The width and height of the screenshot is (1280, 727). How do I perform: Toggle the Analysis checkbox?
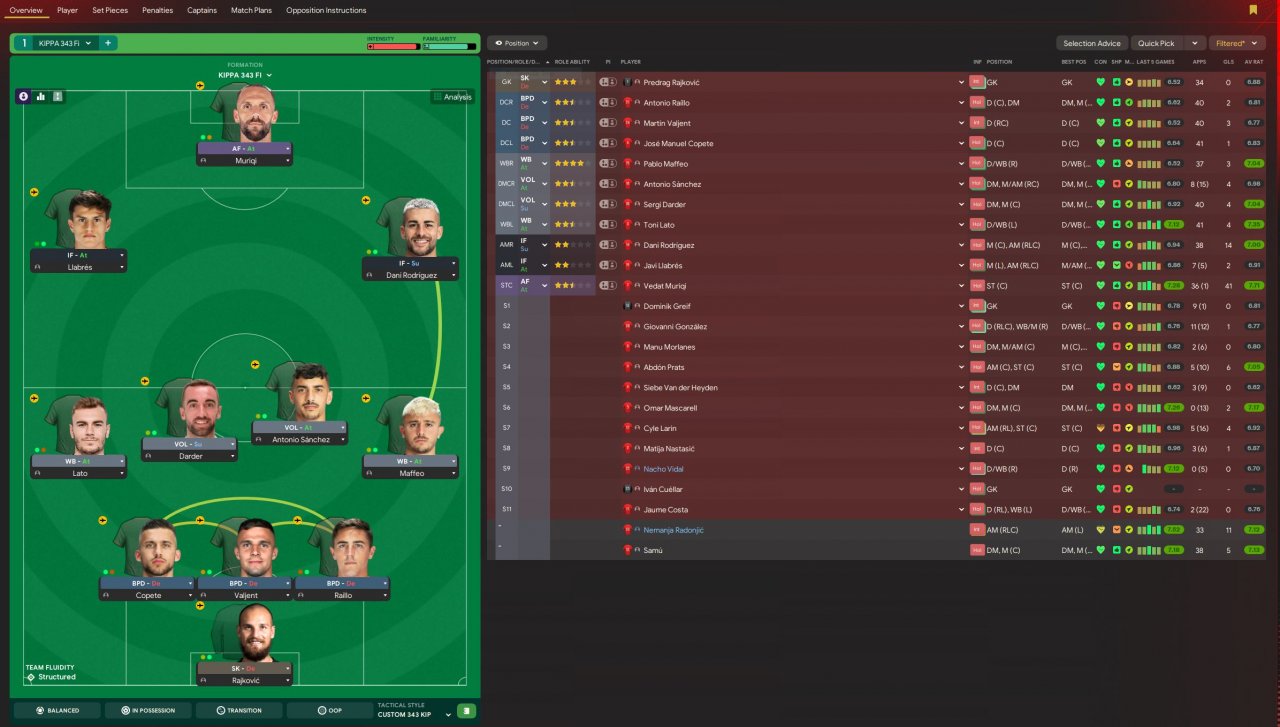tap(438, 97)
